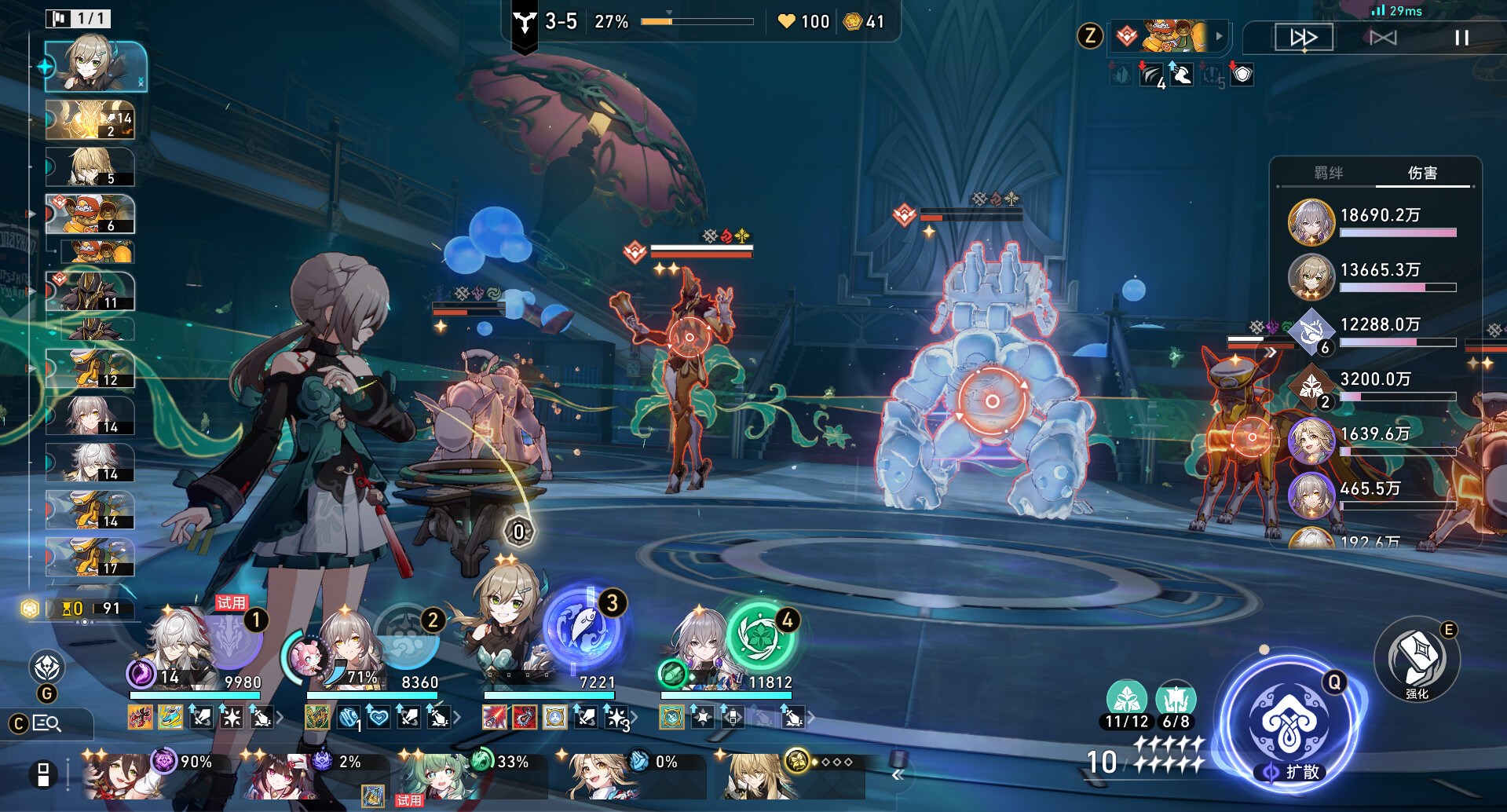Image resolution: width=1507 pixels, height=812 pixels.
Task: Toggle the fast-forward speed button
Action: coord(1304,38)
